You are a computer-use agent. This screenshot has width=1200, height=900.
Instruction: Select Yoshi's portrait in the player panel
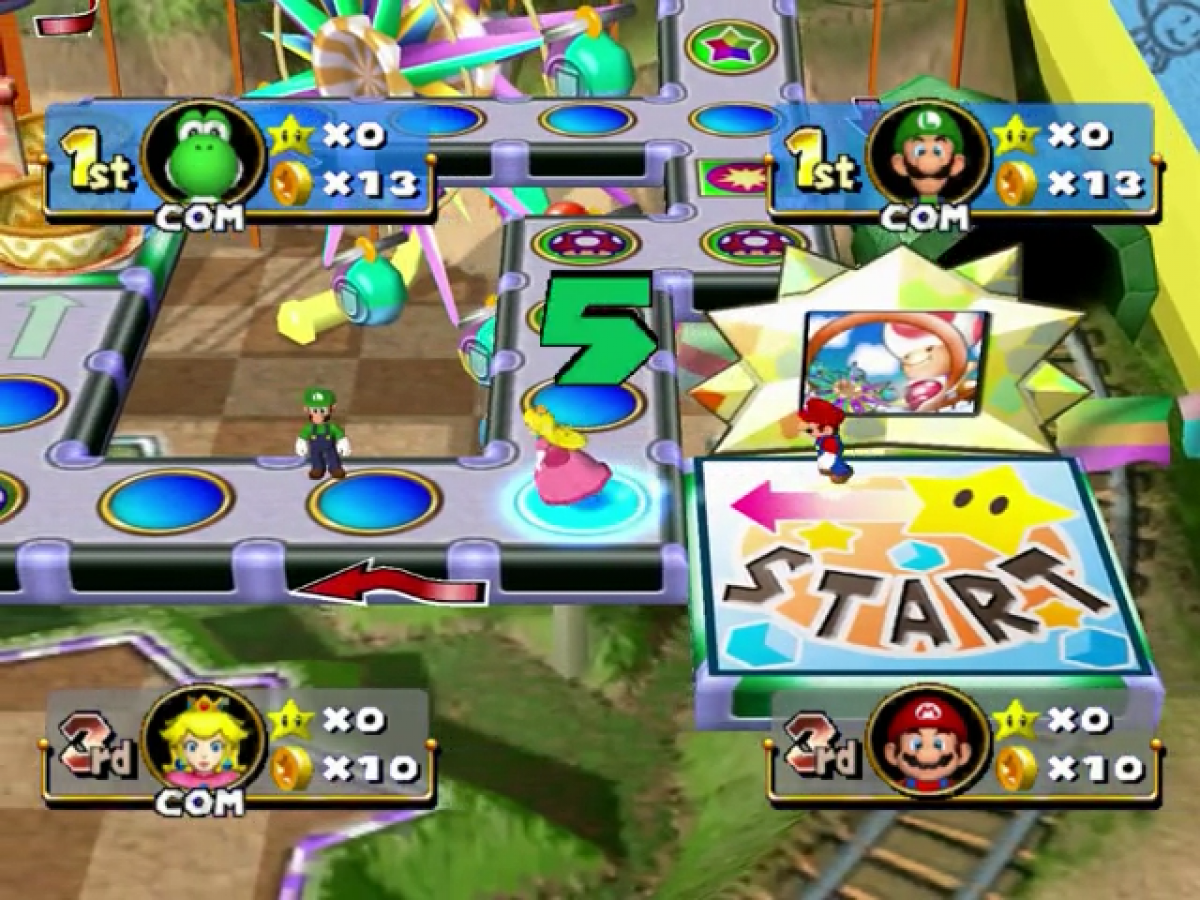204,156
